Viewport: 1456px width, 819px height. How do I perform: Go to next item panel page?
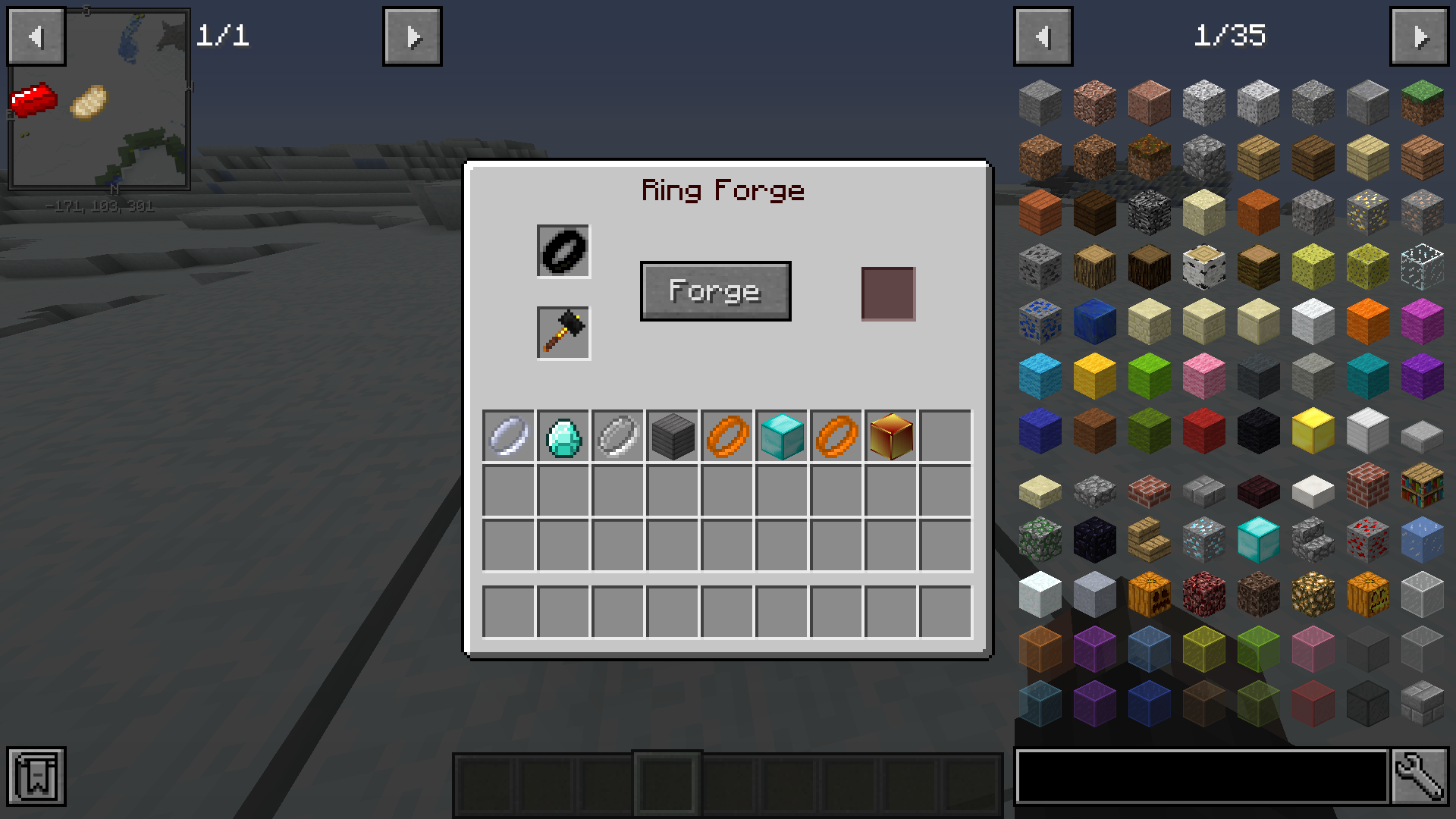(1423, 36)
